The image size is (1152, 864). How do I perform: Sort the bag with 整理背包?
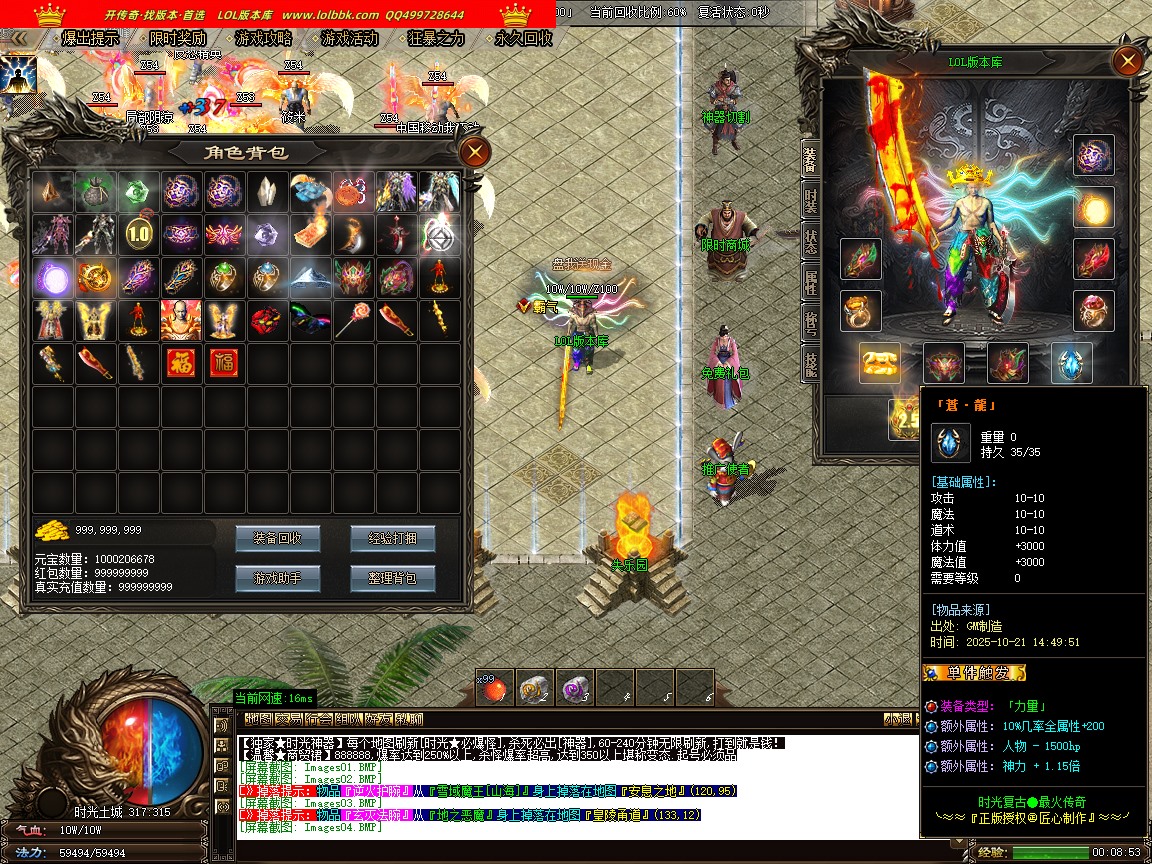392,577
